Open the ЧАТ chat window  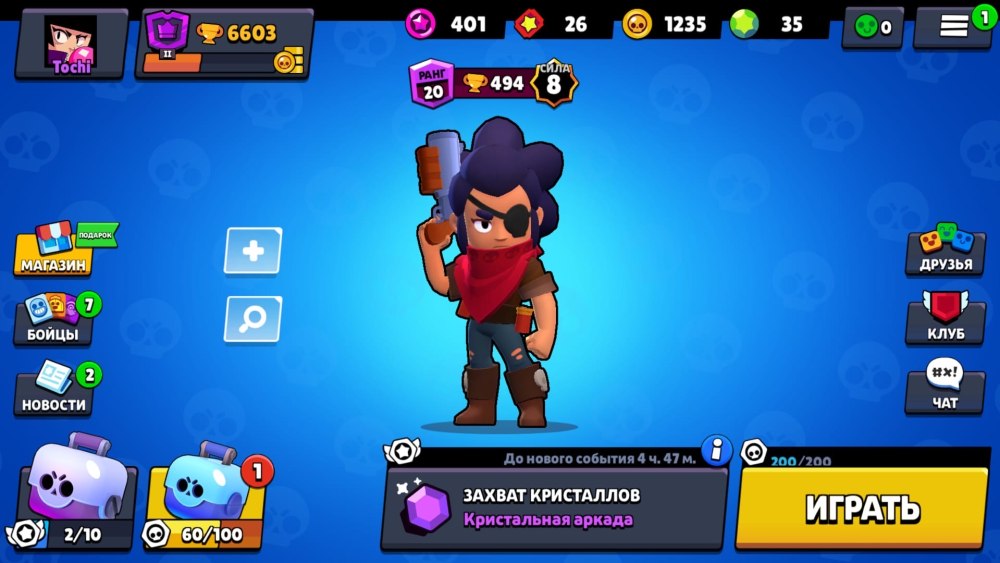(945, 389)
